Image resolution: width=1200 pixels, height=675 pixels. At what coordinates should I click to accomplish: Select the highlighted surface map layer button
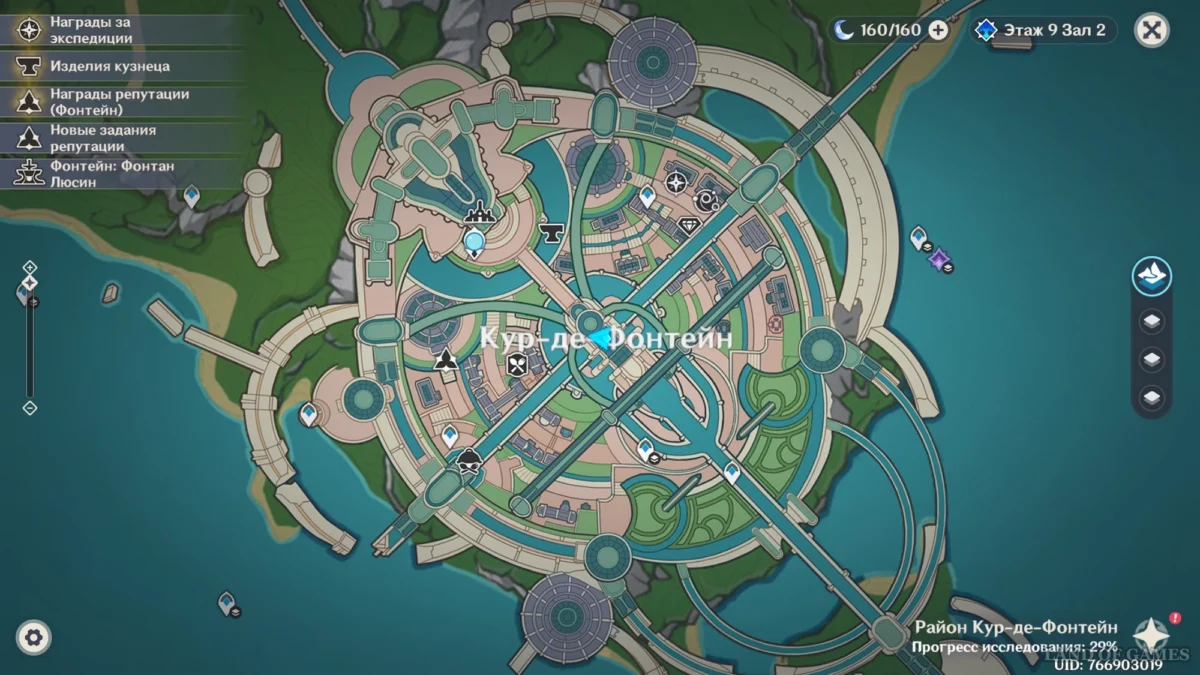coord(1152,276)
